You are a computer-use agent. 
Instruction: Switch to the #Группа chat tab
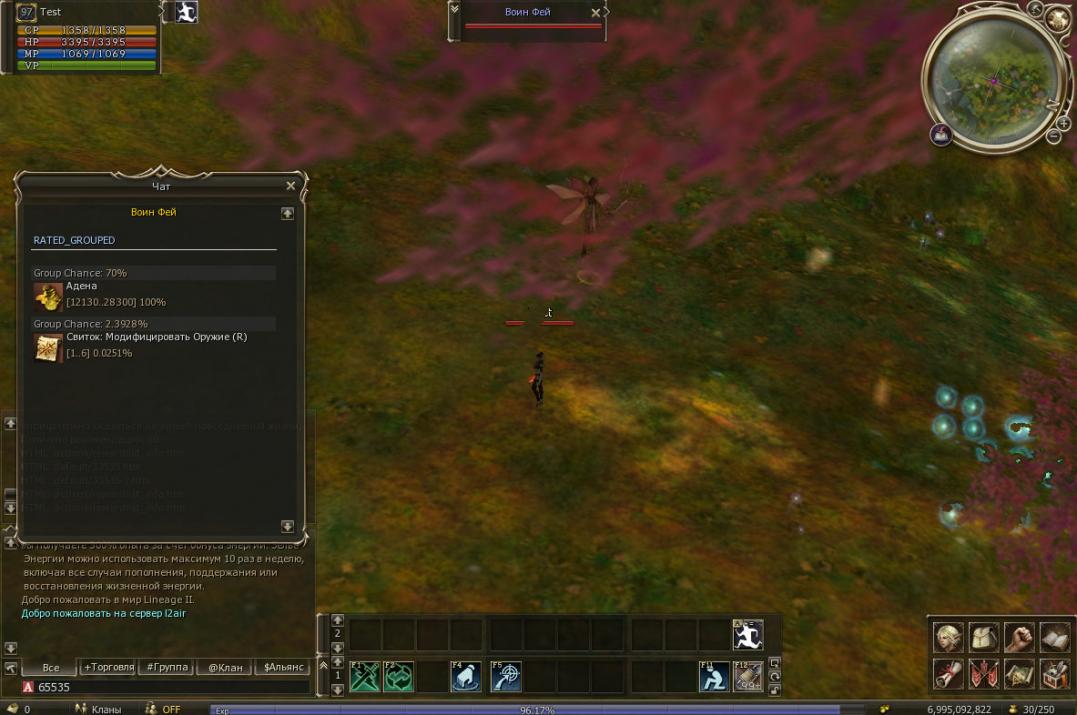[x=166, y=667]
